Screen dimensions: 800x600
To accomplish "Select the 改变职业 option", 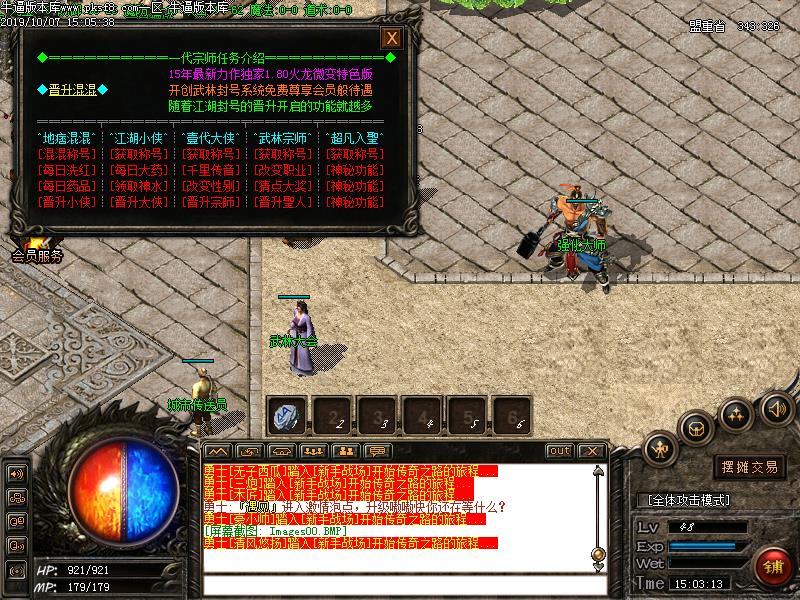I will (282, 170).
